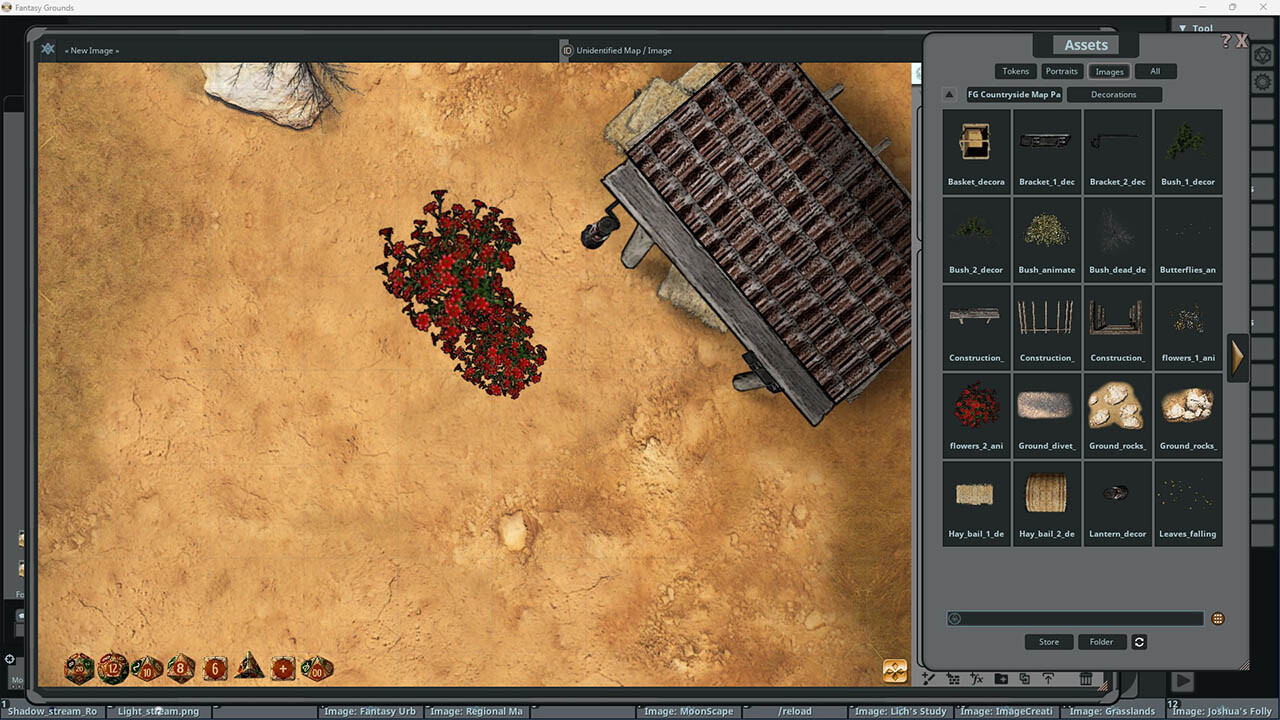Open Image: Lich's Study shortcut
This screenshot has width=1280, height=720.
click(900, 712)
